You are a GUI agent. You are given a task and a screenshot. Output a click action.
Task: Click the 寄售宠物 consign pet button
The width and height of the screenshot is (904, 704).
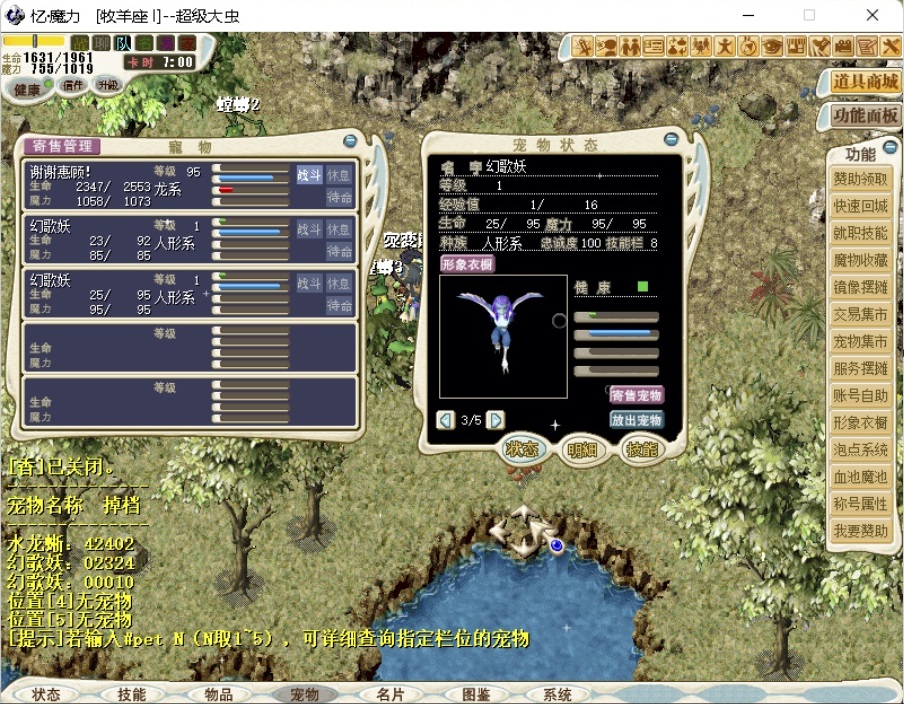636,395
